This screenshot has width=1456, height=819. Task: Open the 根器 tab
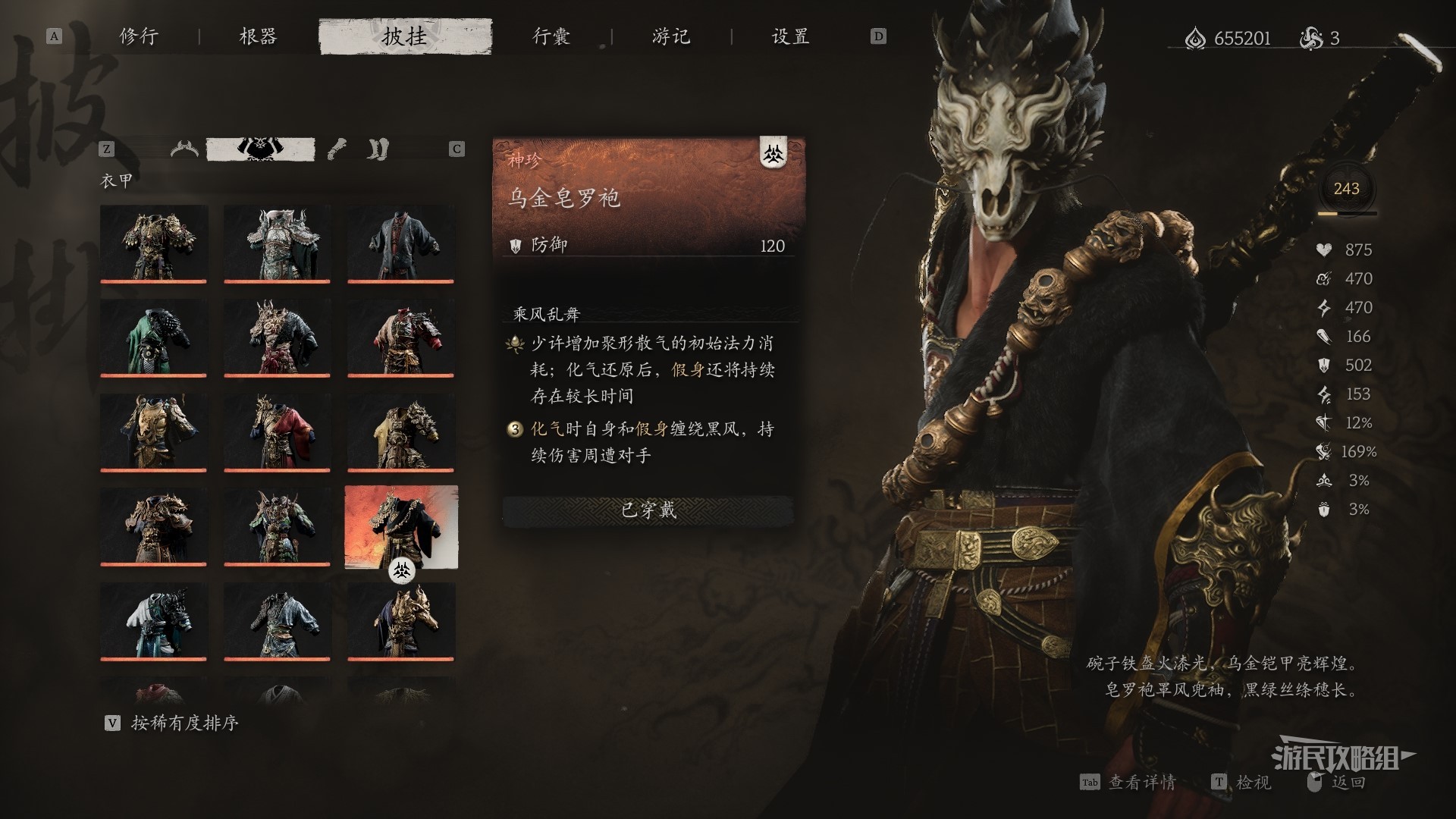click(x=258, y=36)
